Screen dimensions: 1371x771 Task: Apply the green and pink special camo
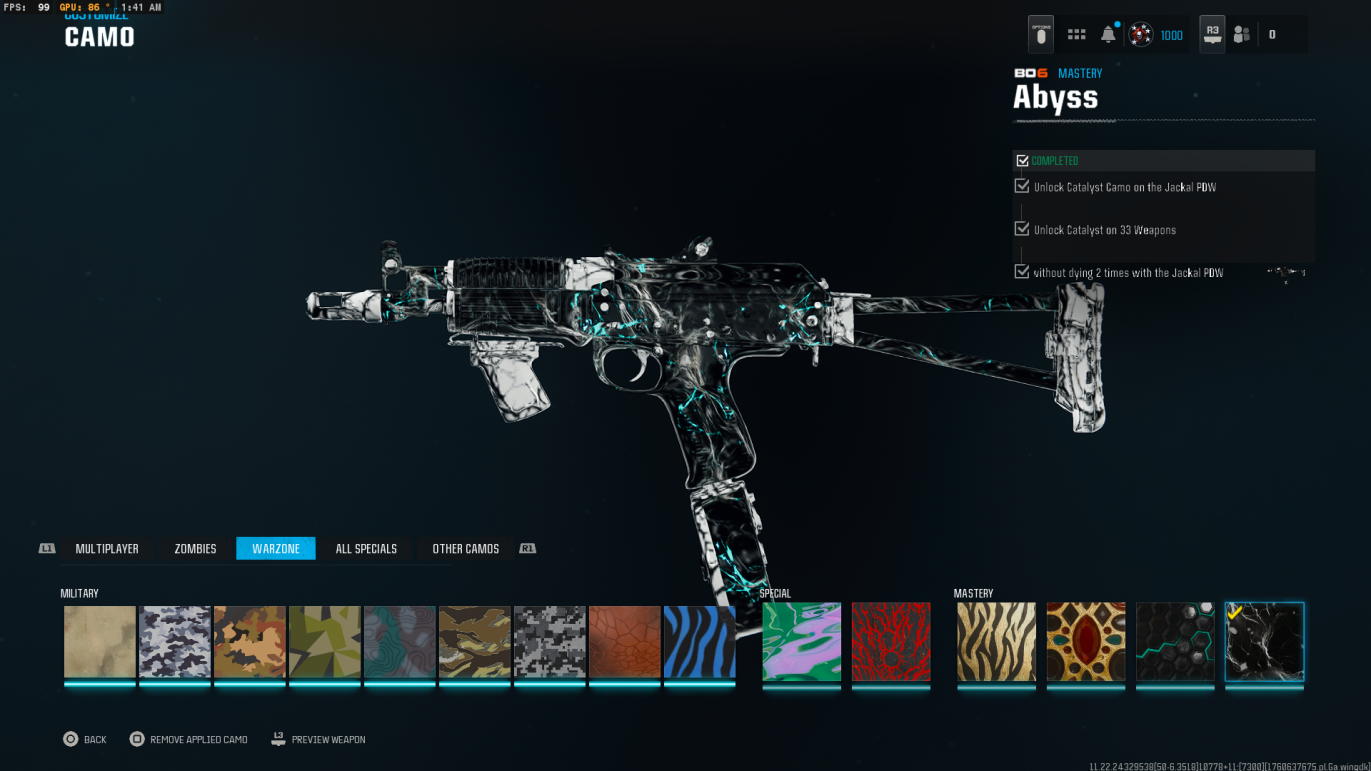pyautogui.click(x=802, y=641)
